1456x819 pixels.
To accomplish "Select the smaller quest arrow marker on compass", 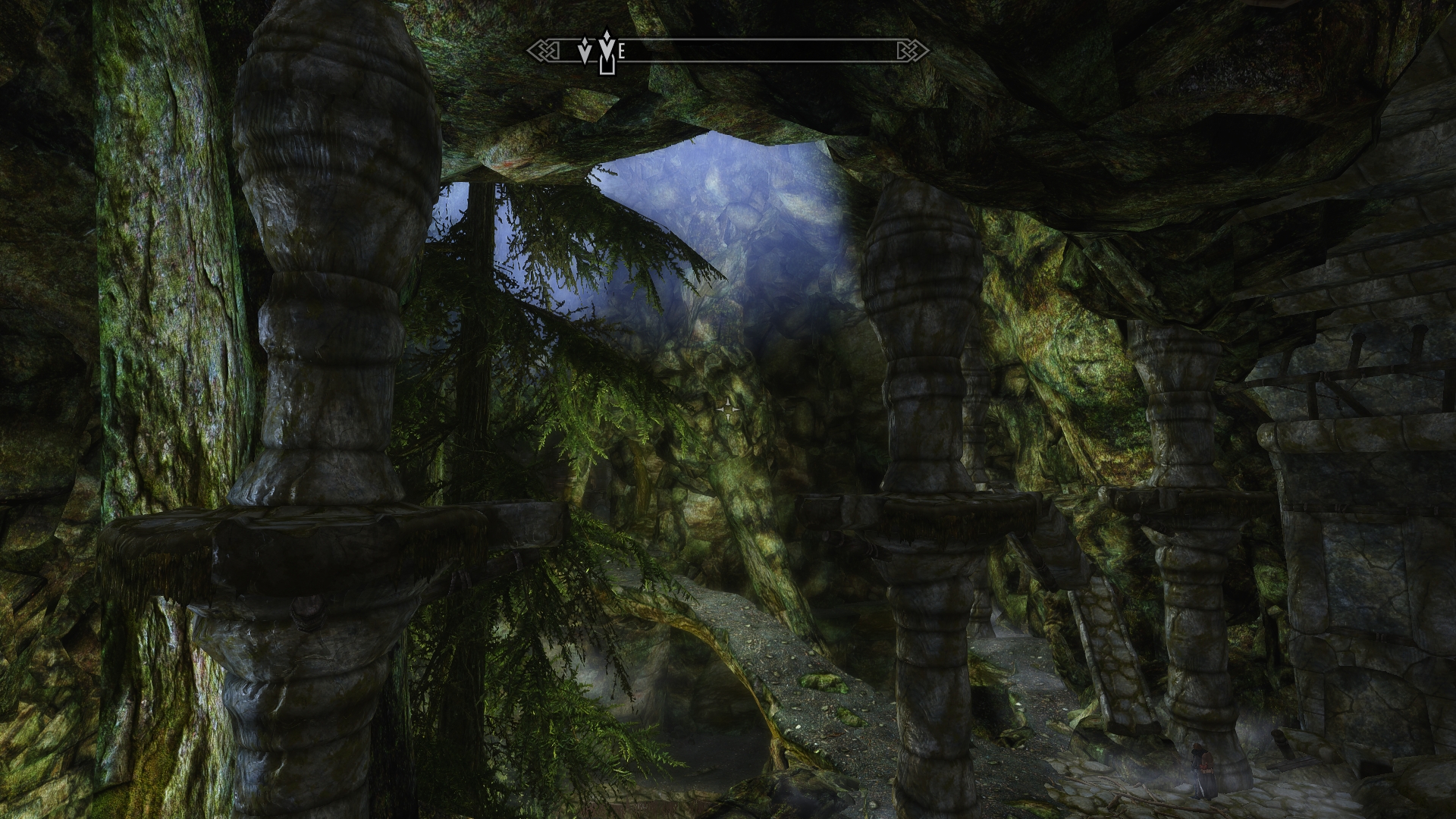I will [x=585, y=52].
